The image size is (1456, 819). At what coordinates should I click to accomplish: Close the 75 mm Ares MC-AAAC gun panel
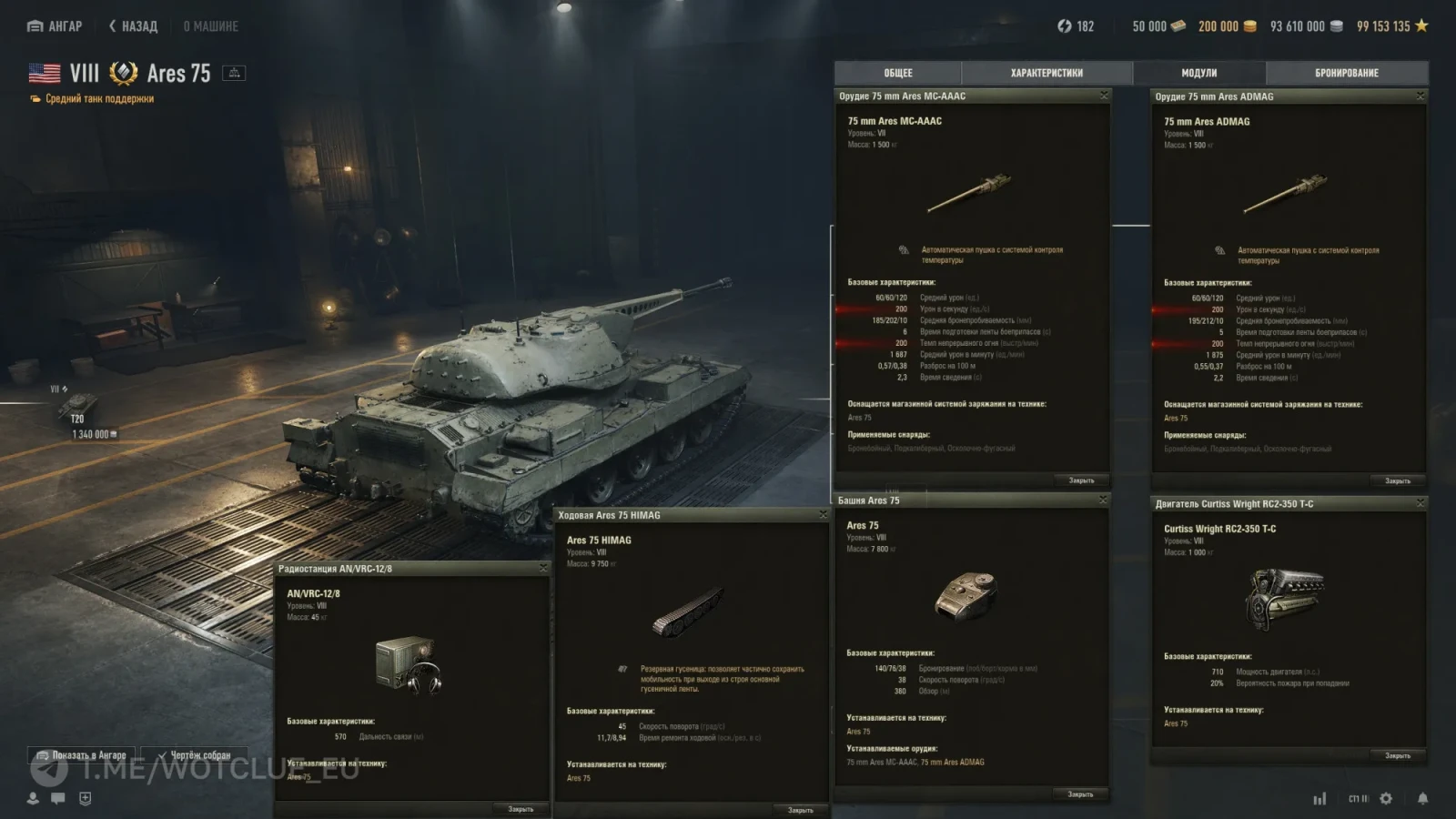coord(1104,96)
